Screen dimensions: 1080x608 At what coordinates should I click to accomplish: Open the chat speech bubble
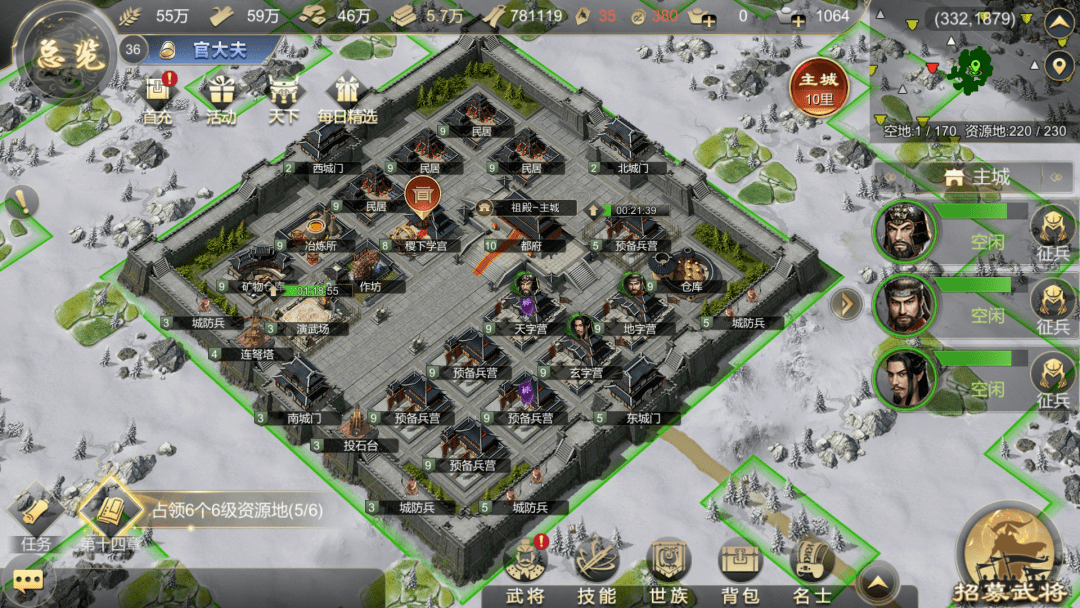coord(28,580)
